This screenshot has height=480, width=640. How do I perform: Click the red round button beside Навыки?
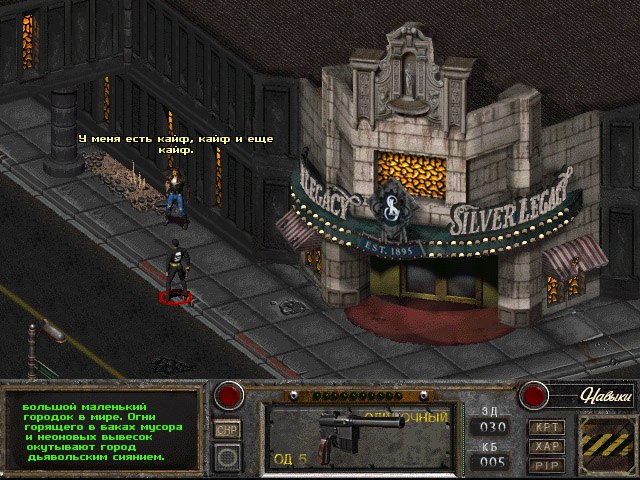(x=532, y=395)
